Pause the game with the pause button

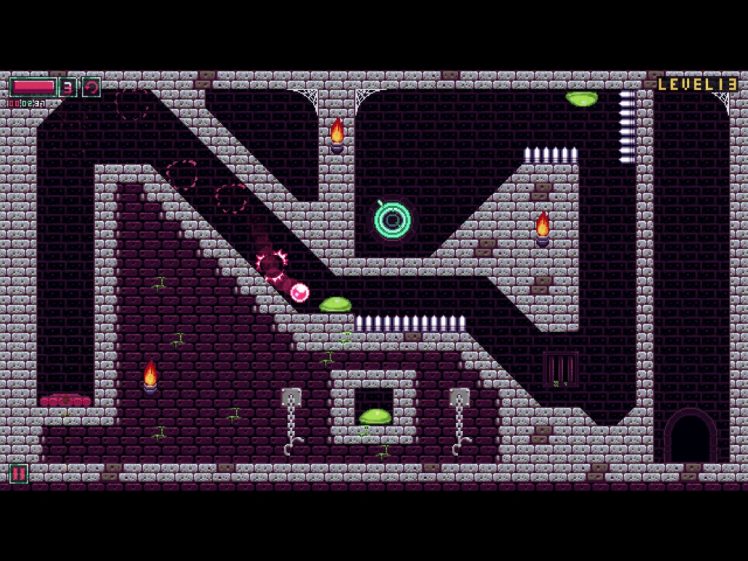18,473
